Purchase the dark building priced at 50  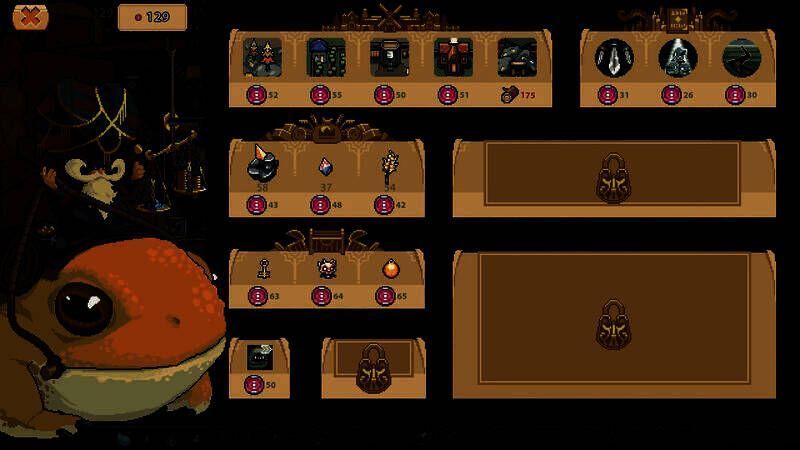[389, 58]
